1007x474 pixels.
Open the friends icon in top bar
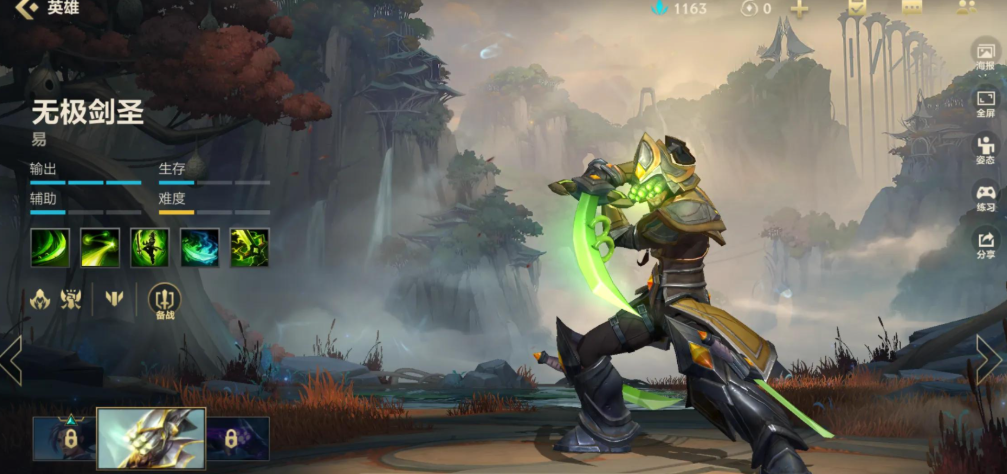coord(965,7)
